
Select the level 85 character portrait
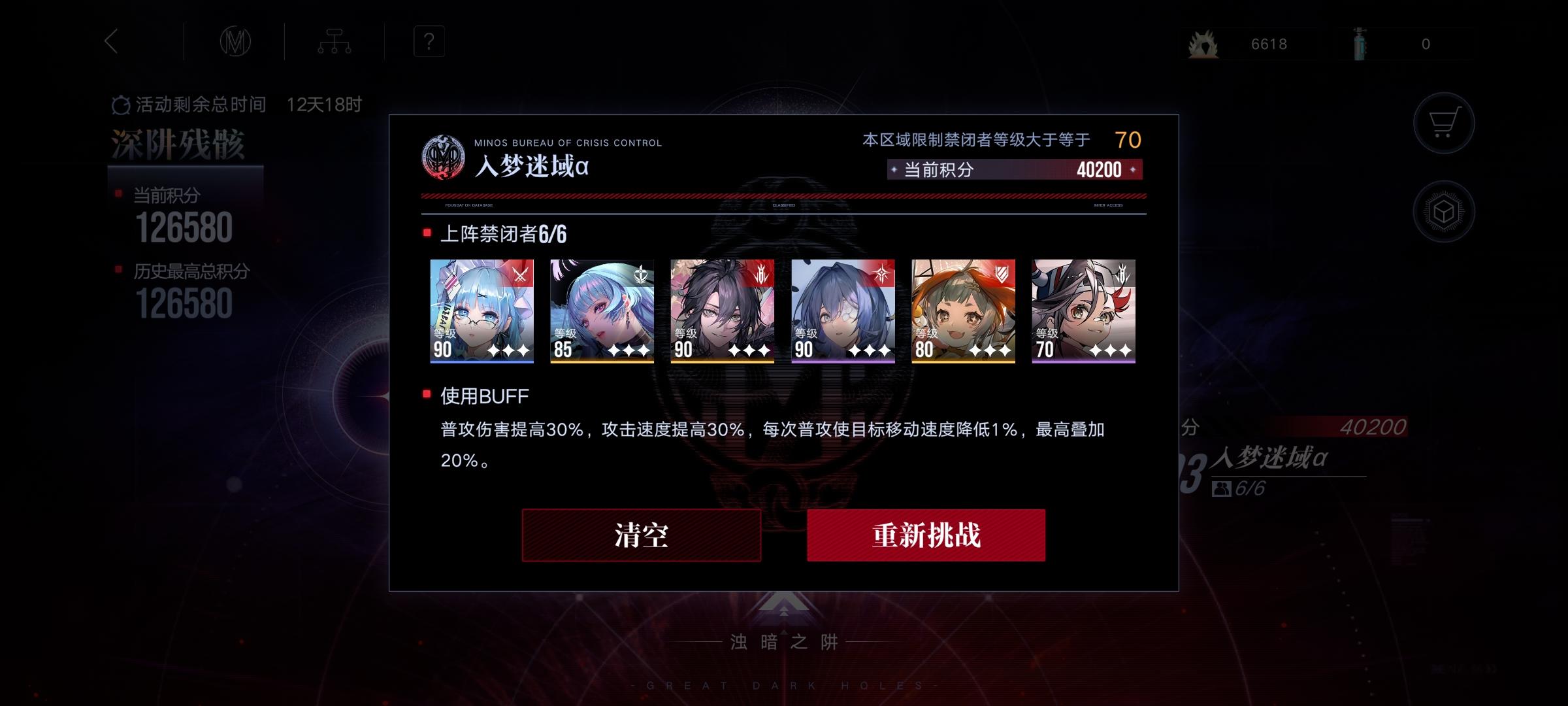[x=602, y=312]
